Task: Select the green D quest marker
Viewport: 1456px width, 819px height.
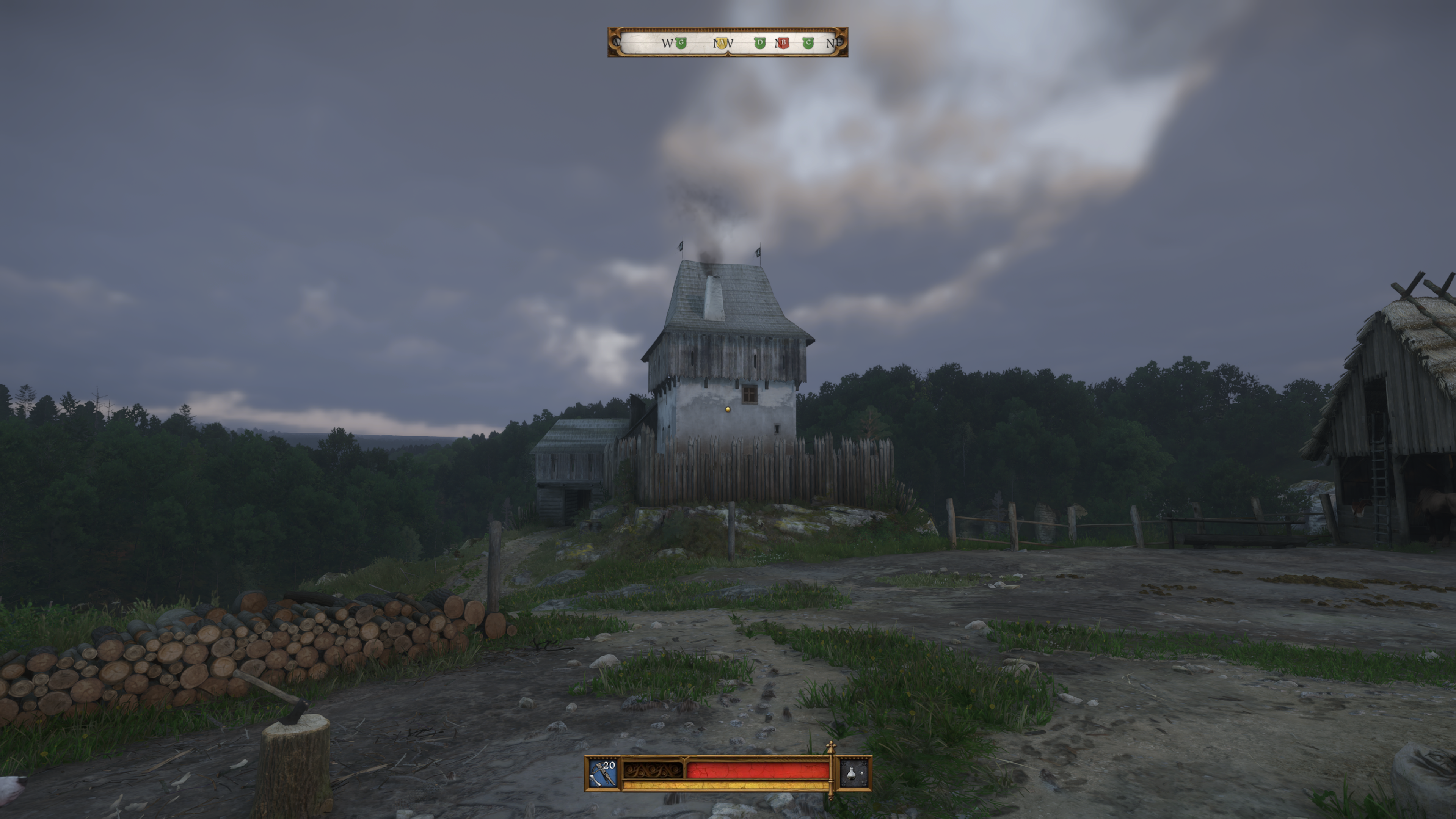Action: pyautogui.click(x=759, y=43)
